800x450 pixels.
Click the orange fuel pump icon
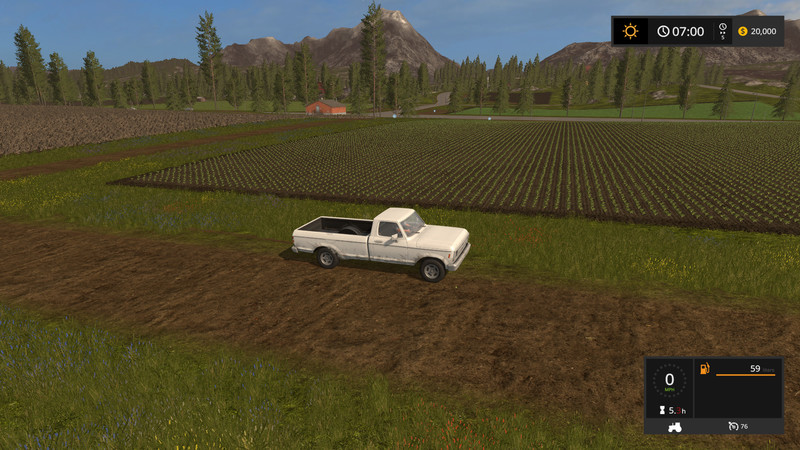[x=705, y=370]
